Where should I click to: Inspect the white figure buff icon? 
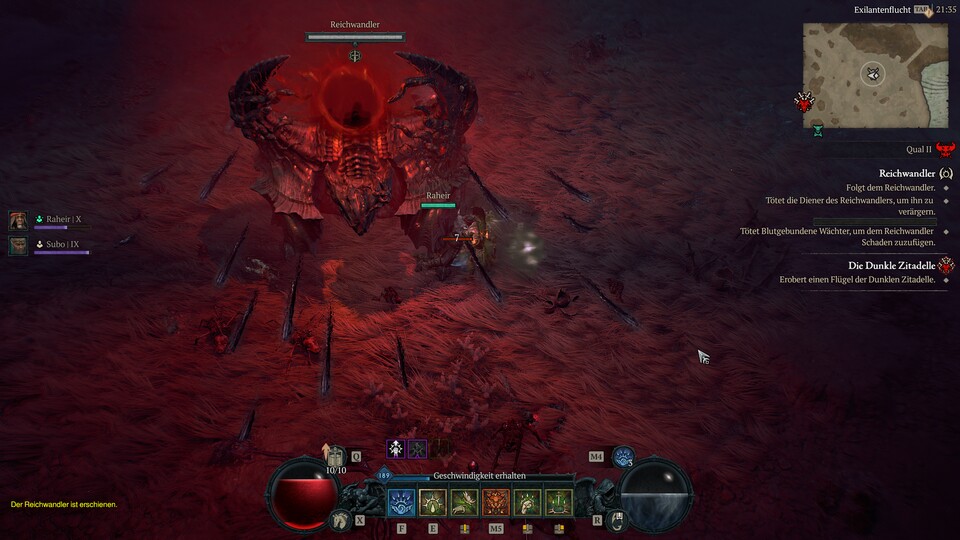(396, 449)
